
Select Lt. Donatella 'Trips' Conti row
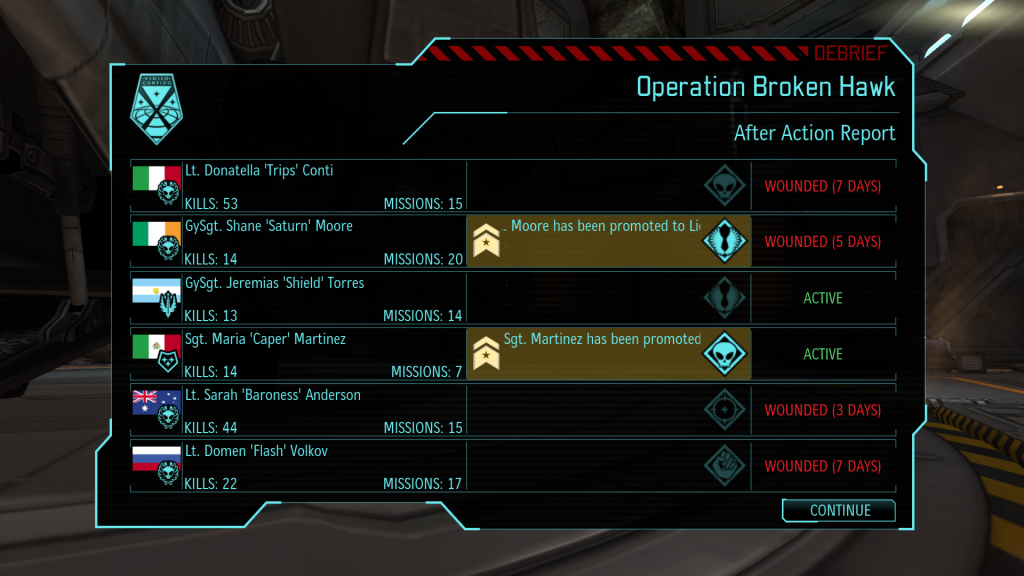pyautogui.click(x=300, y=186)
